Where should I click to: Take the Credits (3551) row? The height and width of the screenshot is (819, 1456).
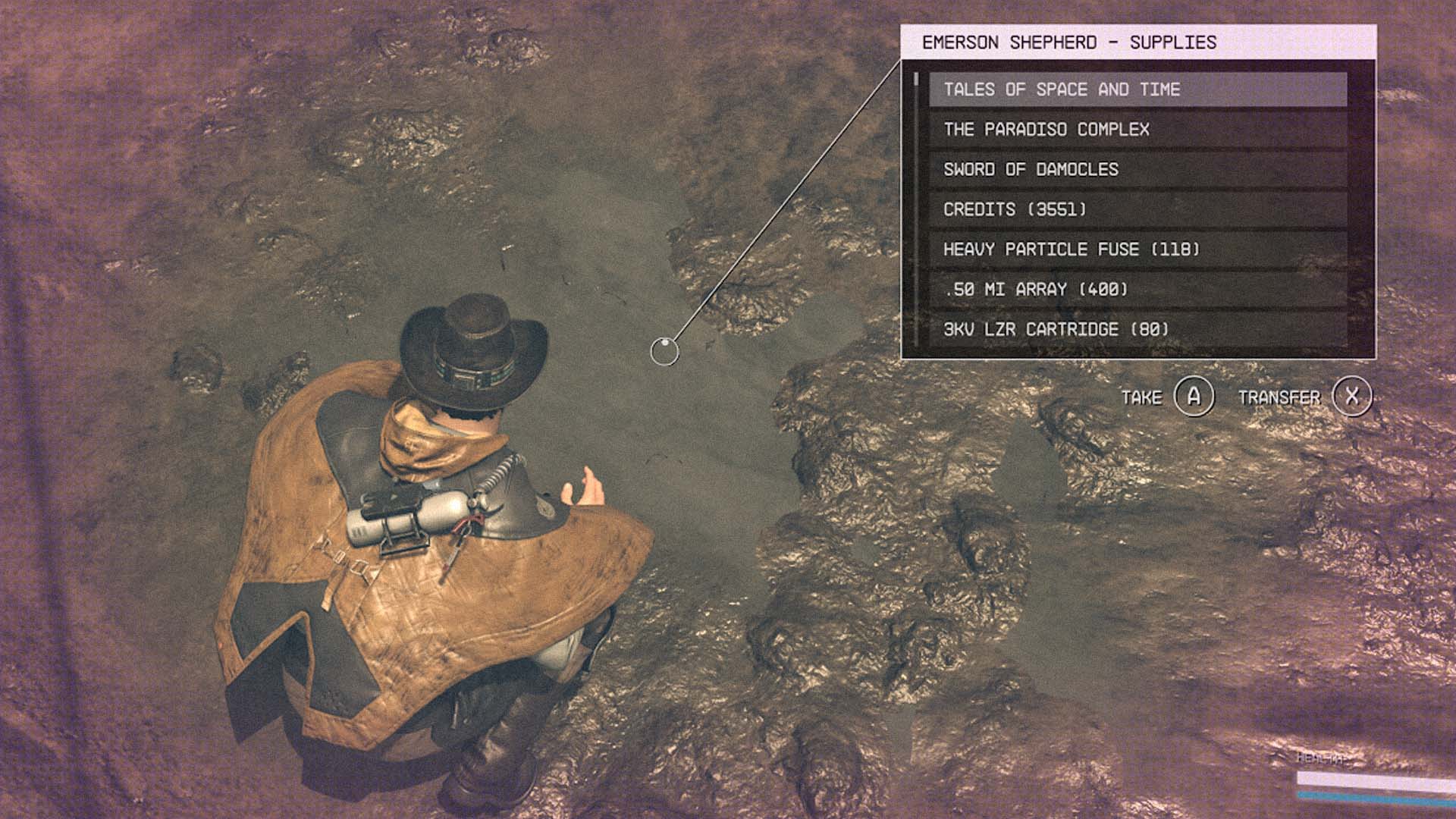click(1137, 209)
